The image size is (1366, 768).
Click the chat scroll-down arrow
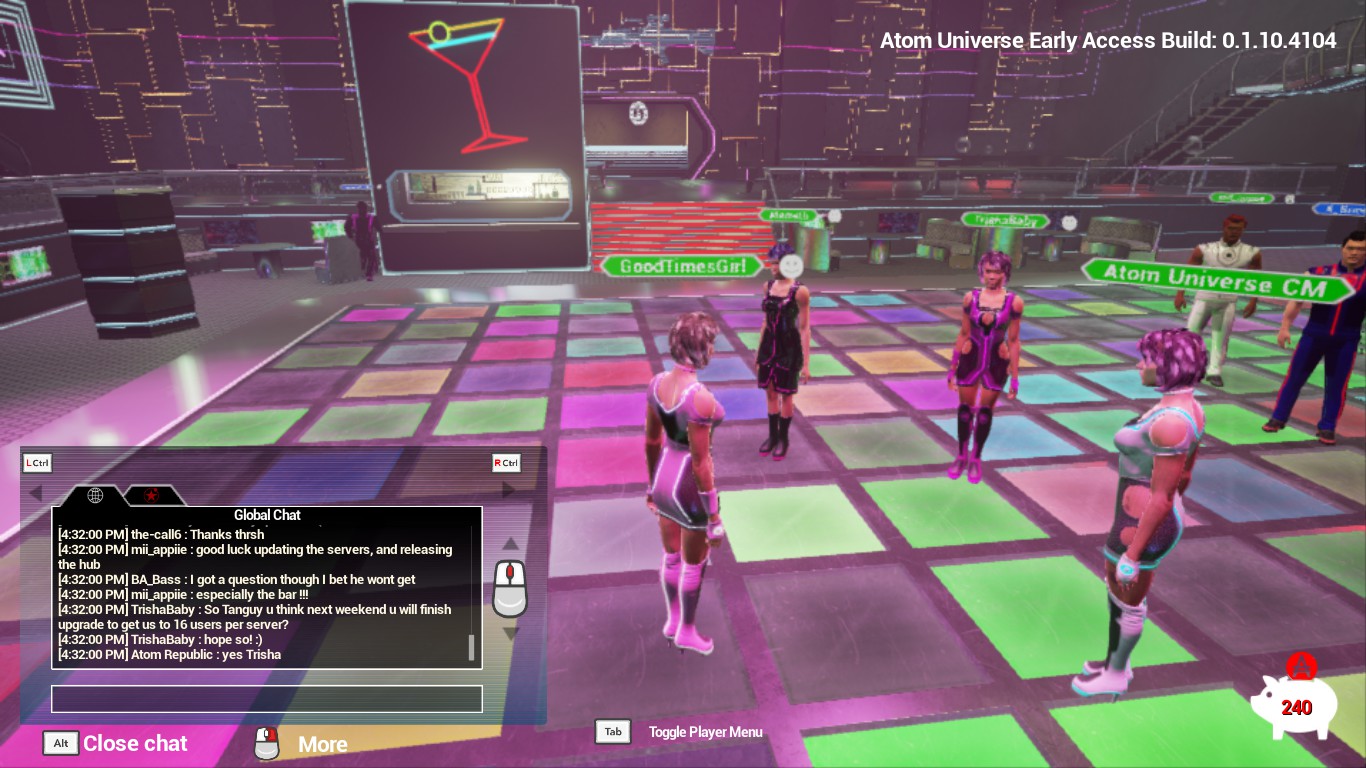[x=510, y=633]
